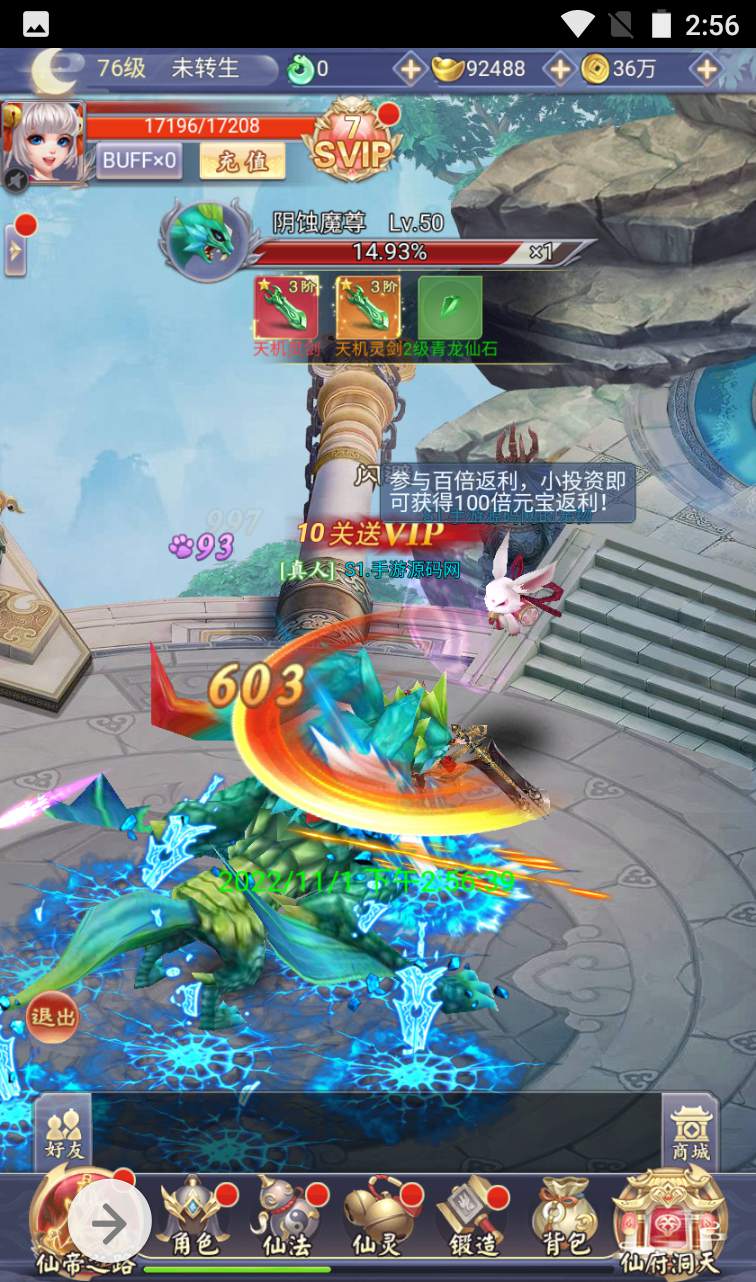The width and height of the screenshot is (756, 1282).
Task: Click the BUFF×0 indicator
Action: pos(139,160)
